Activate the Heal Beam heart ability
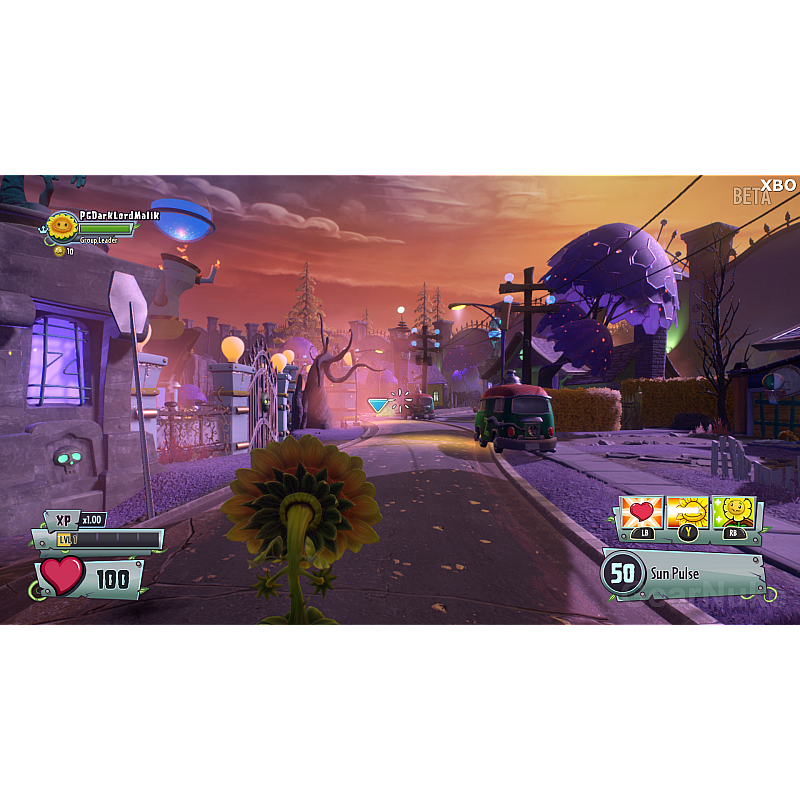Screen dimensions: 800x800 [x=641, y=512]
